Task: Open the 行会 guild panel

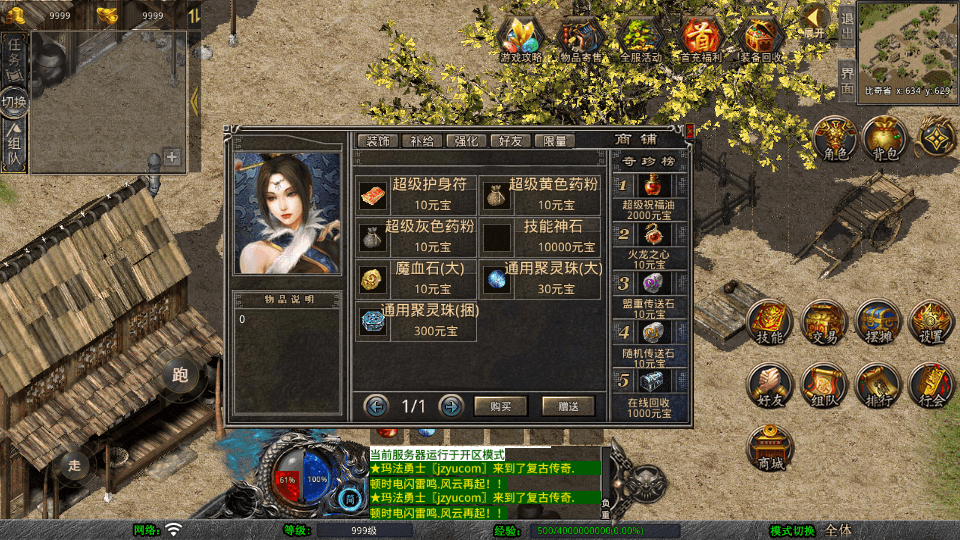Action: (x=931, y=387)
